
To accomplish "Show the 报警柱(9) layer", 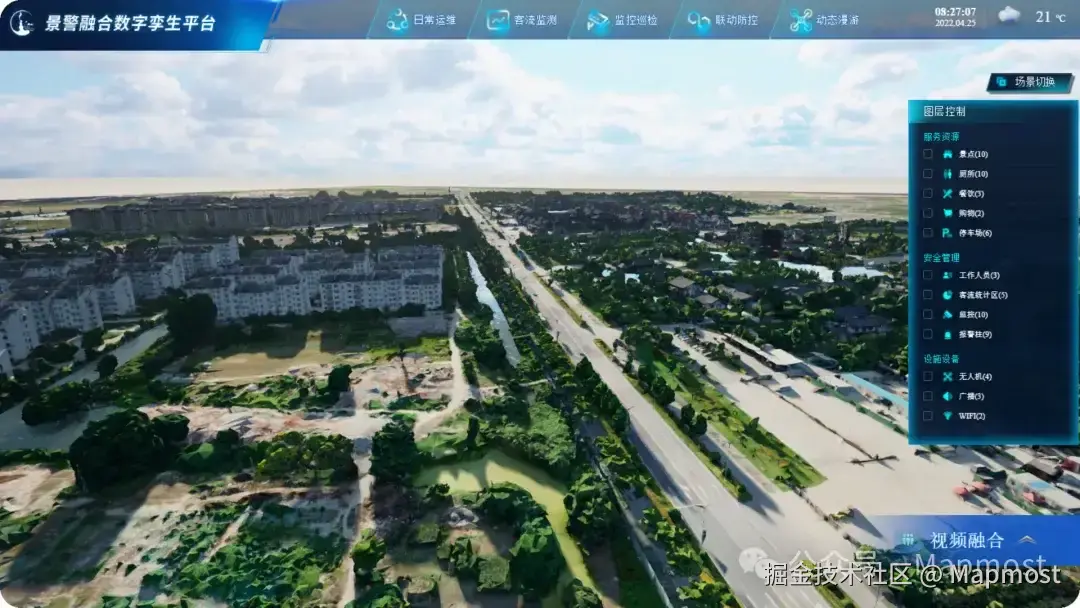I will coord(928,334).
